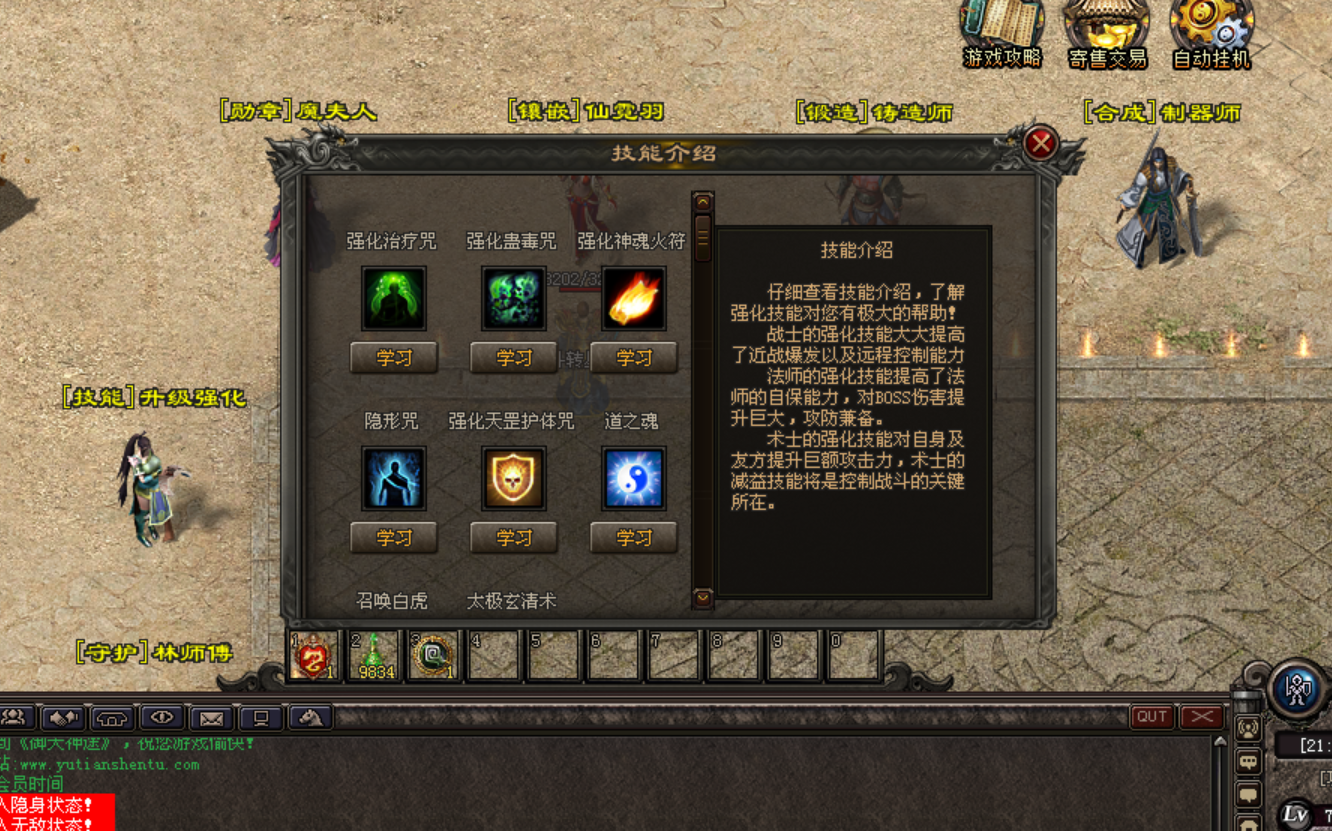This screenshot has width=1332, height=831.
Task: Click the QUT button on the chat bar
Action: point(1151,716)
